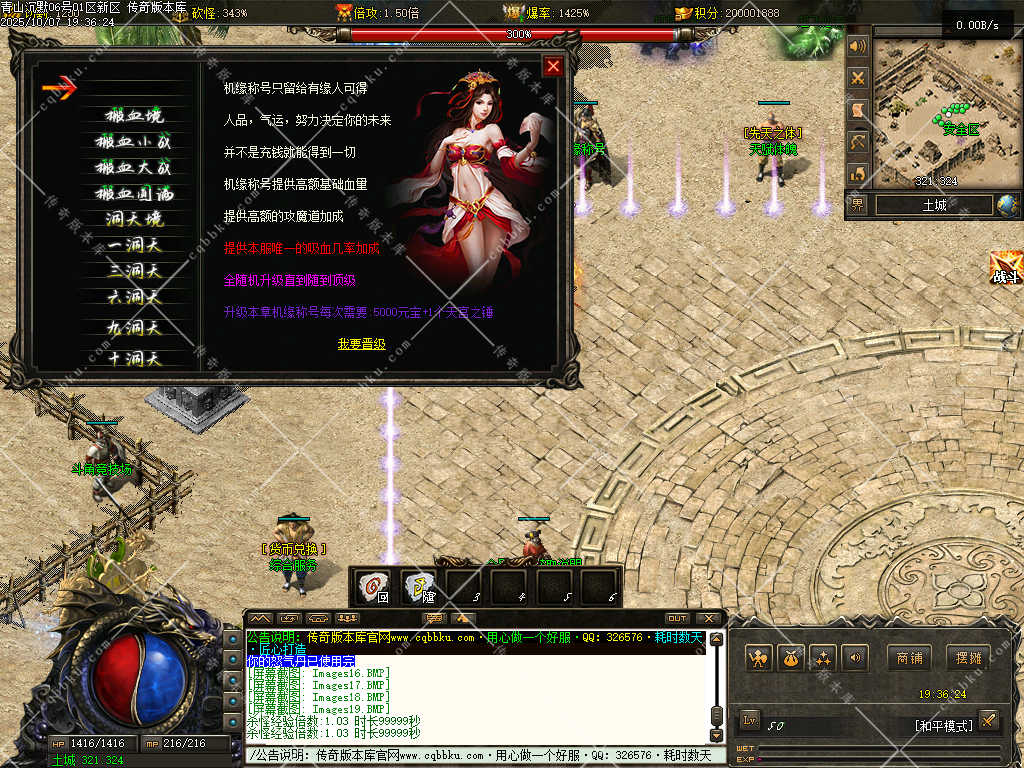Image resolution: width=1024 pixels, height=768 pixels.
Task: Close the title upgrade dialog
Action: (553, 66)
